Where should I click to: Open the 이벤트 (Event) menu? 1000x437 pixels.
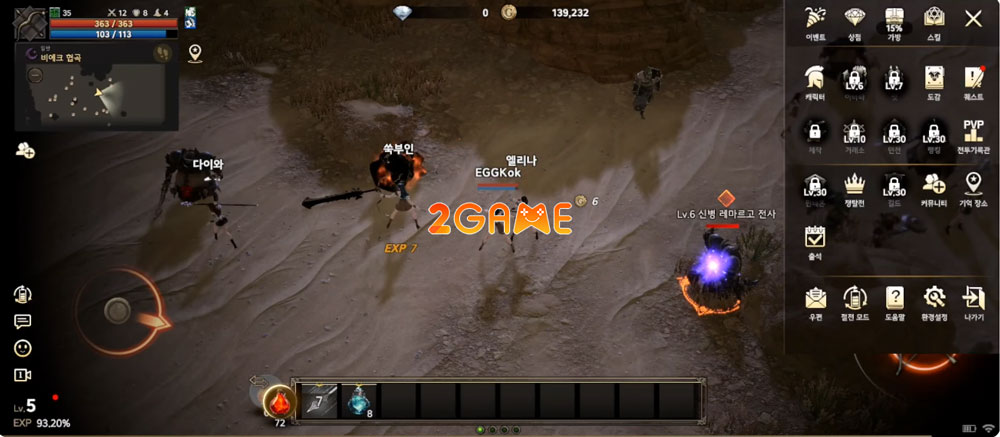814,20
